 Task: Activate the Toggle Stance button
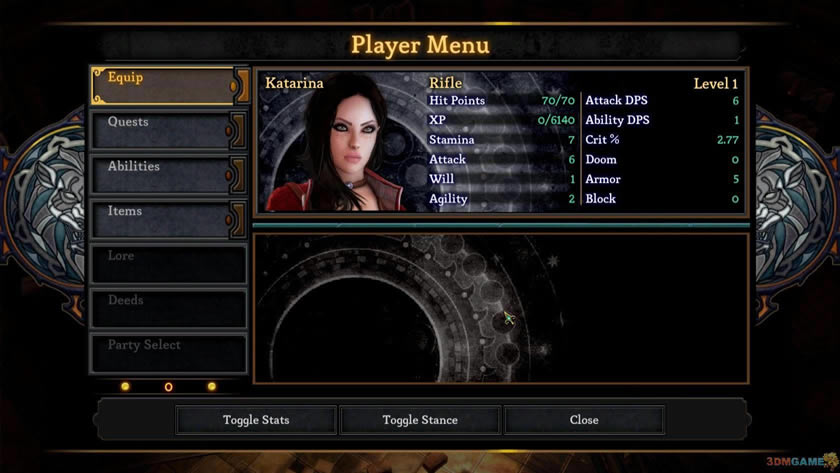pyautogui.click(x=420, y=420)
